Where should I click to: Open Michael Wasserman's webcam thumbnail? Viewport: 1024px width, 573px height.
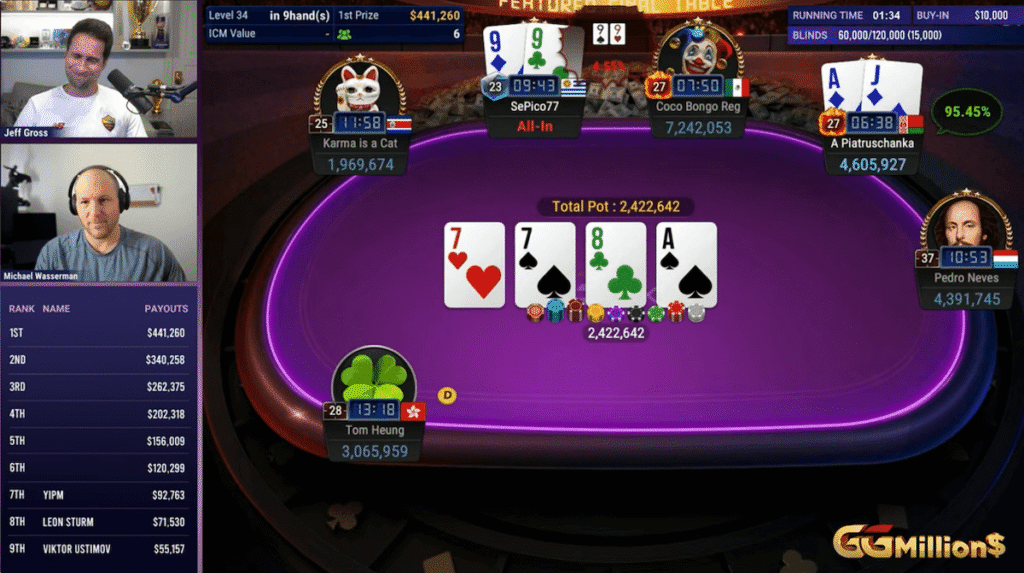98,213
